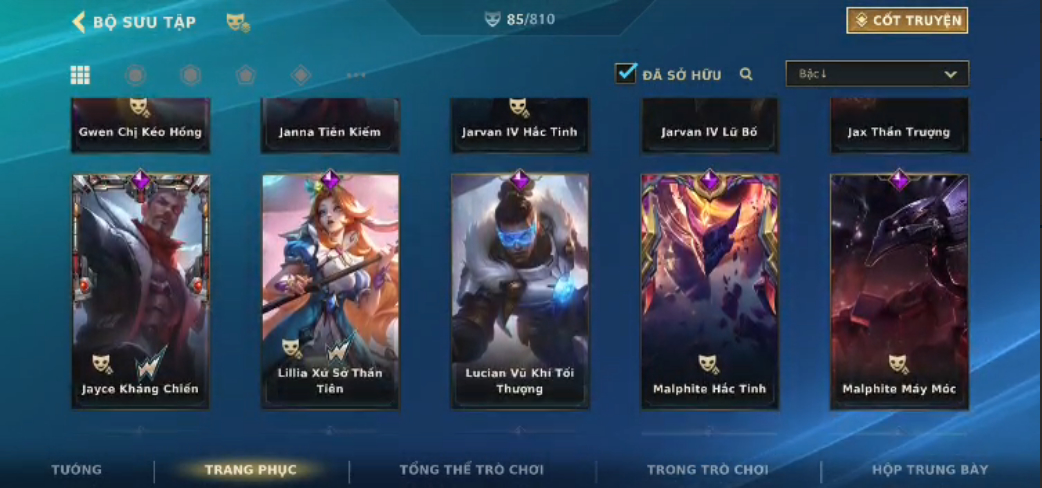Switch to the Tổng Thể Trò Chơi tab
This screenshot has width=1042, height=488.
click(471, 470)
